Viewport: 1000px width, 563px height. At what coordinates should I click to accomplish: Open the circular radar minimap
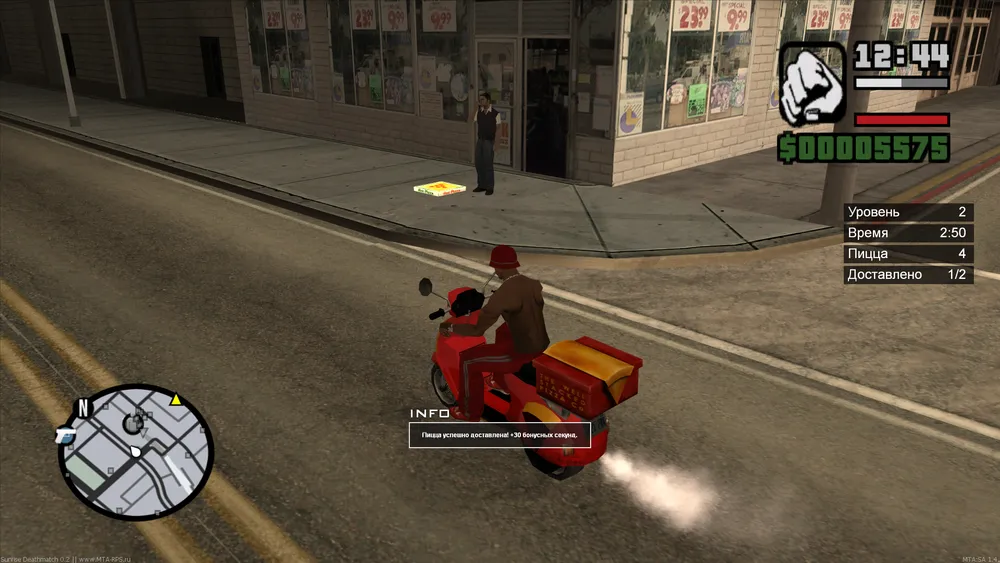pyautogui.click(x=137, y=452)
